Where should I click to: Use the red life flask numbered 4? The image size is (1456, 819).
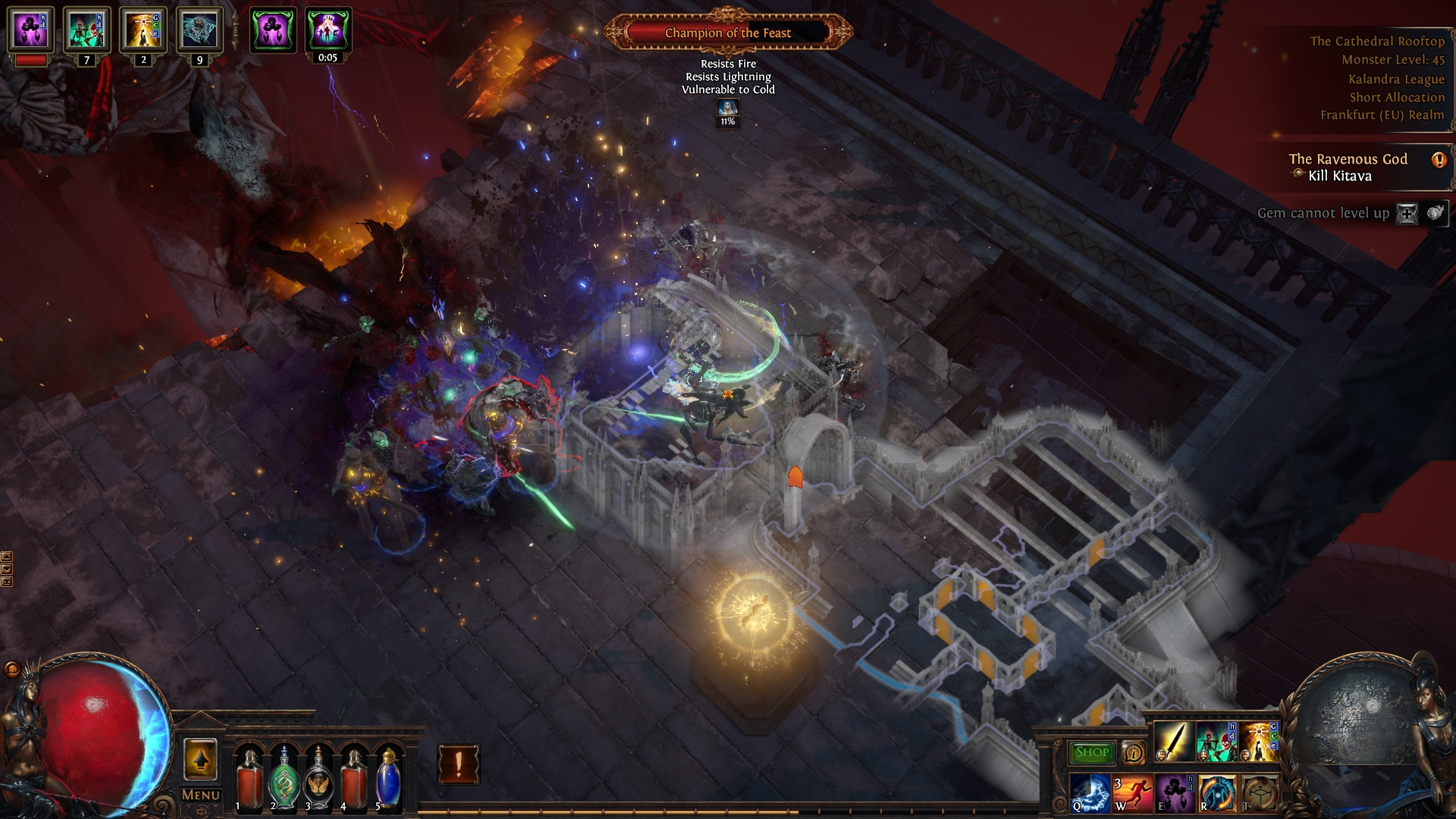click(354, 777)
